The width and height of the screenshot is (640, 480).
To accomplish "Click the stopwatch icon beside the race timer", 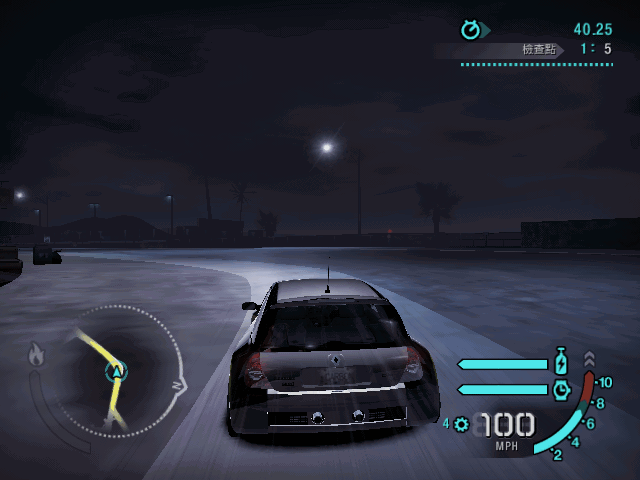I will (x=470, y=30).
